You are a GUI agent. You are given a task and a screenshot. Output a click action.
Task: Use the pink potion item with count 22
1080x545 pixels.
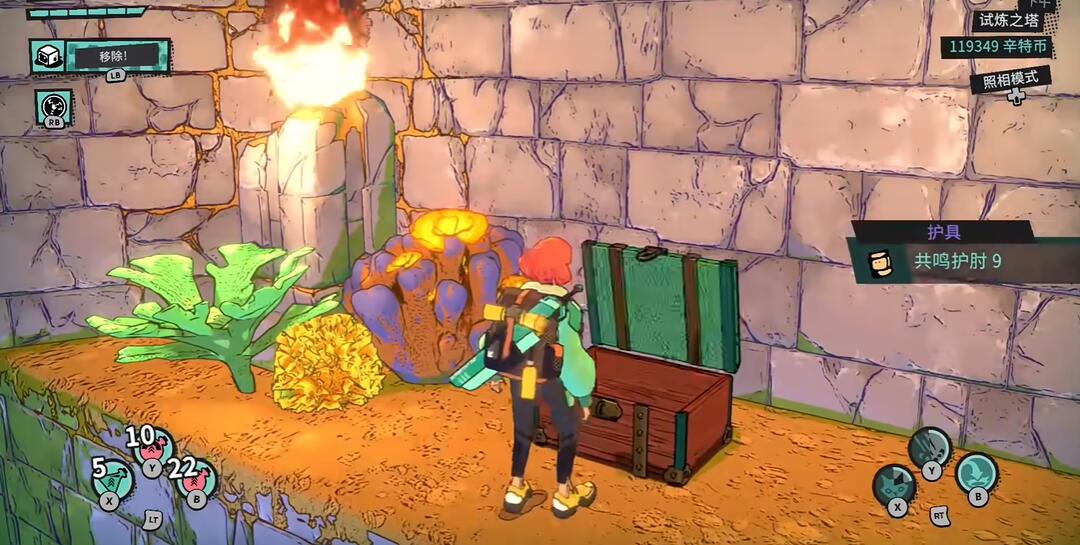tap(196, 480)
